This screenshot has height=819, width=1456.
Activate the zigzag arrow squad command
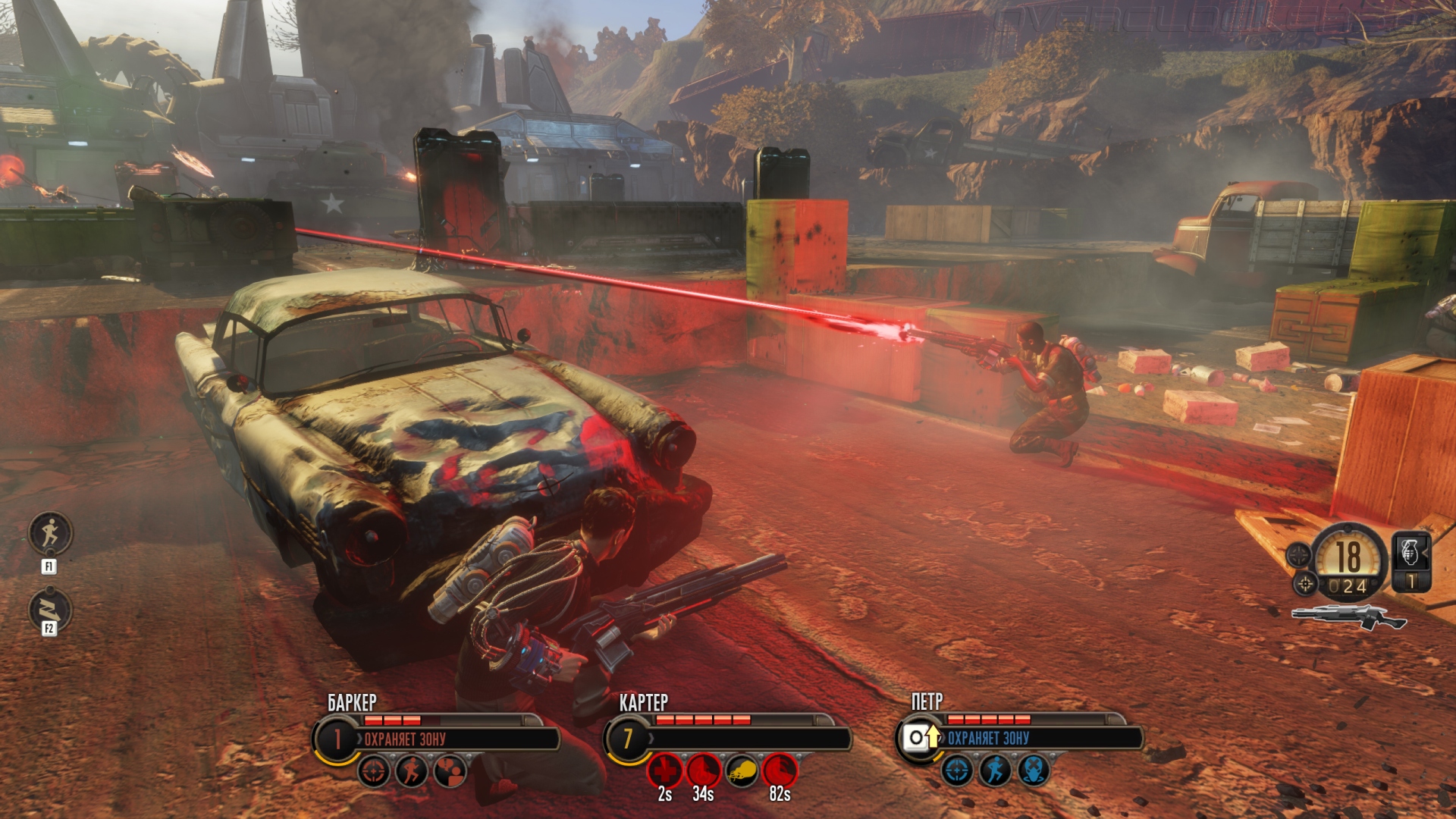(x=50, y=609)
